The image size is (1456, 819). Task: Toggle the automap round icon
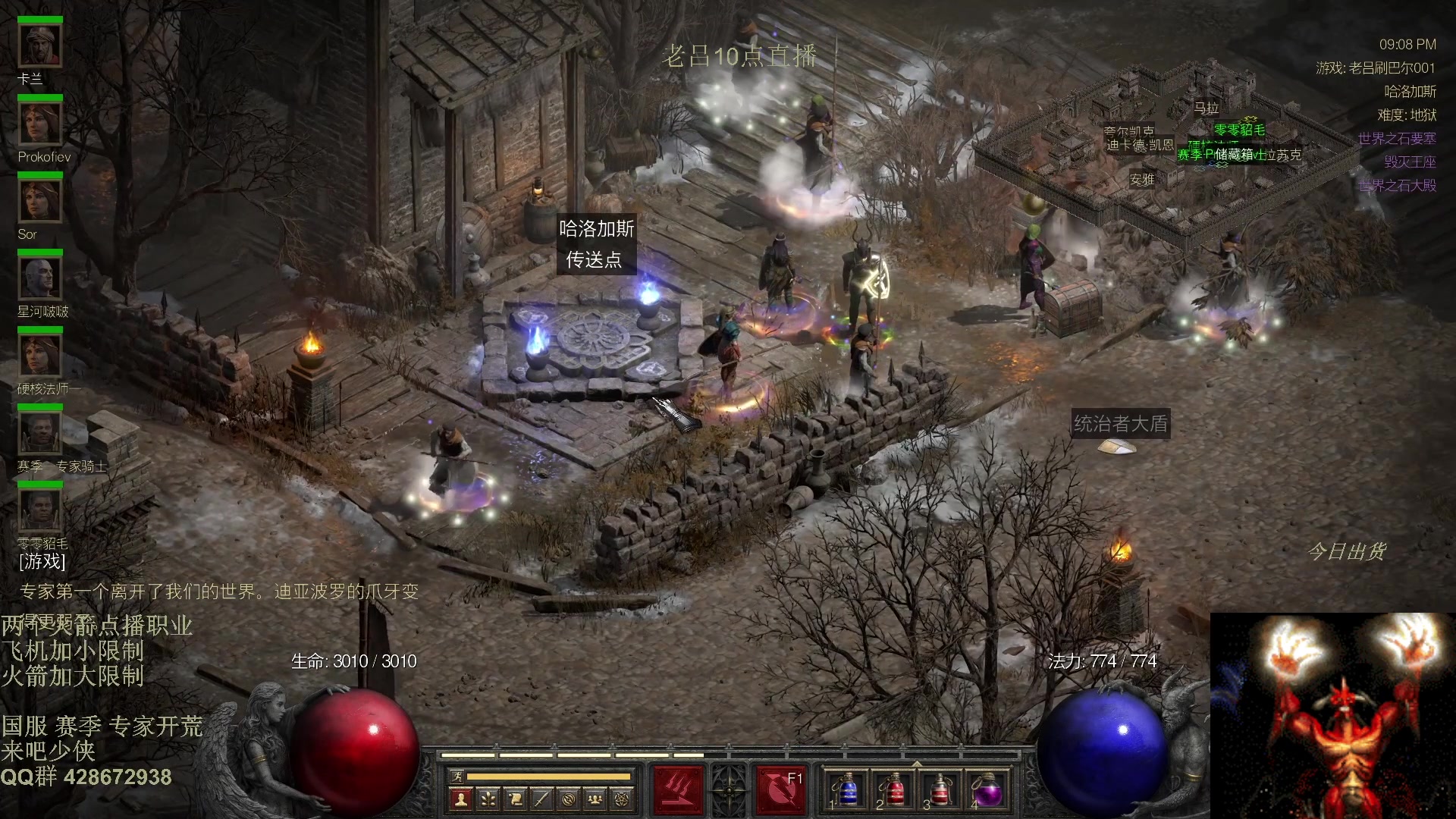[x=569, y=799]
